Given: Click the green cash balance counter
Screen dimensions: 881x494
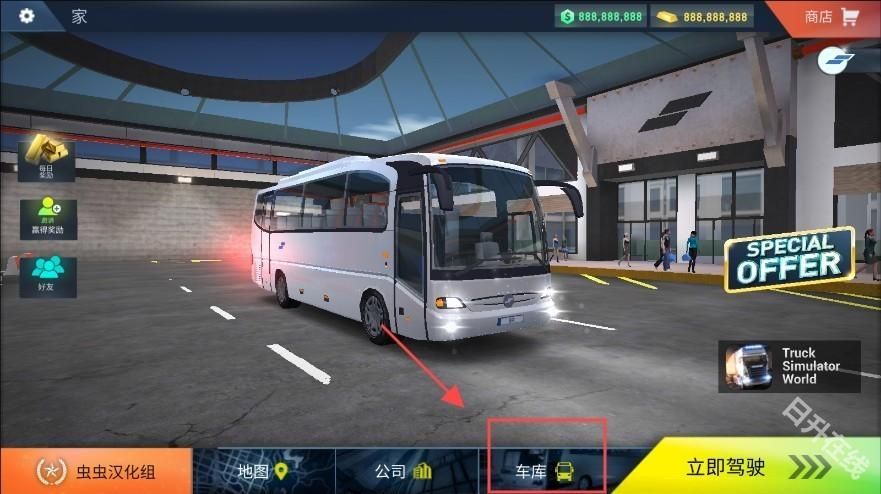Looking at the screenshot, I should coord(601,16).
